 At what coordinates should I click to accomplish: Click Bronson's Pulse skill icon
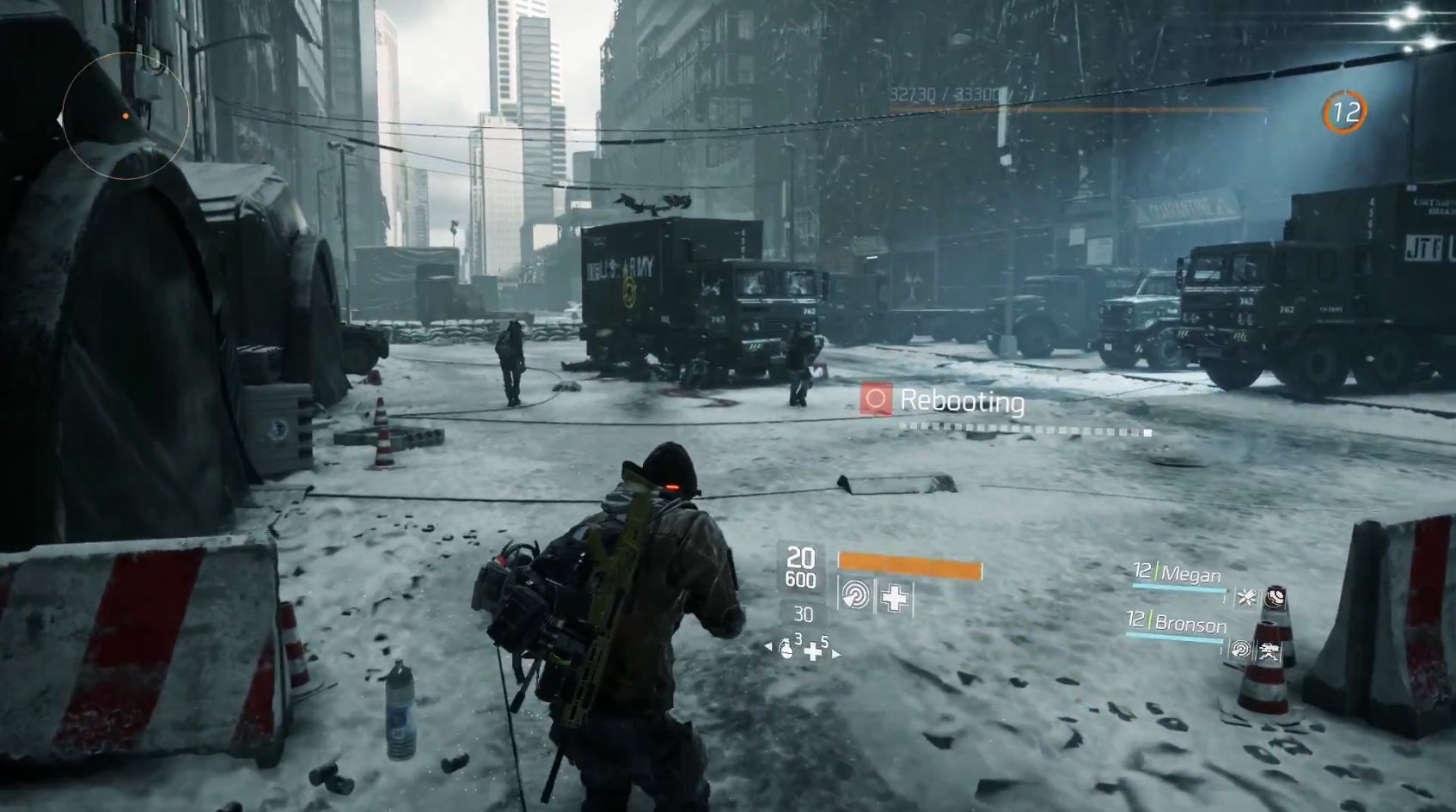(1241, 650)
